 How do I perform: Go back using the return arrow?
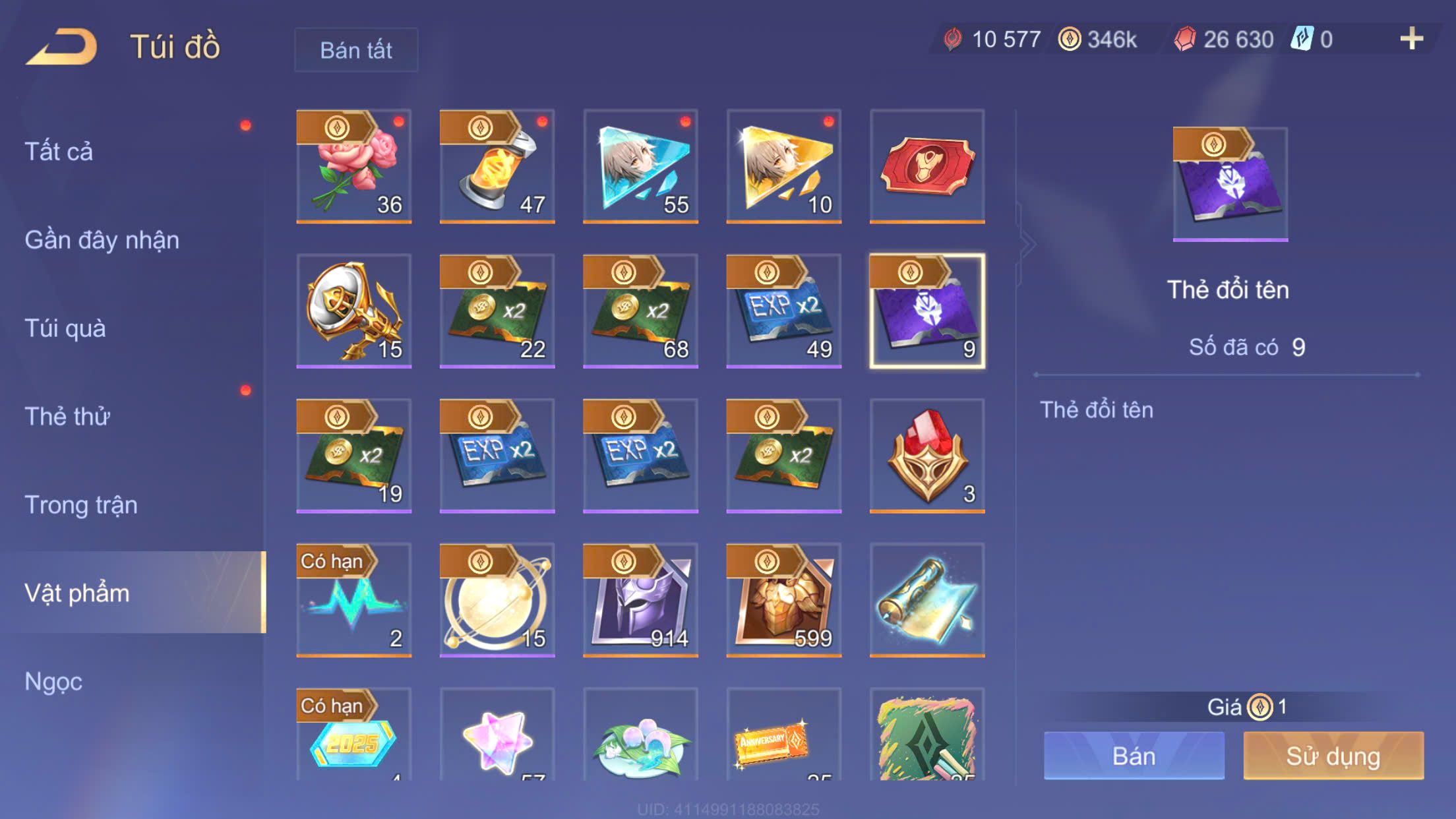[61, 47]
